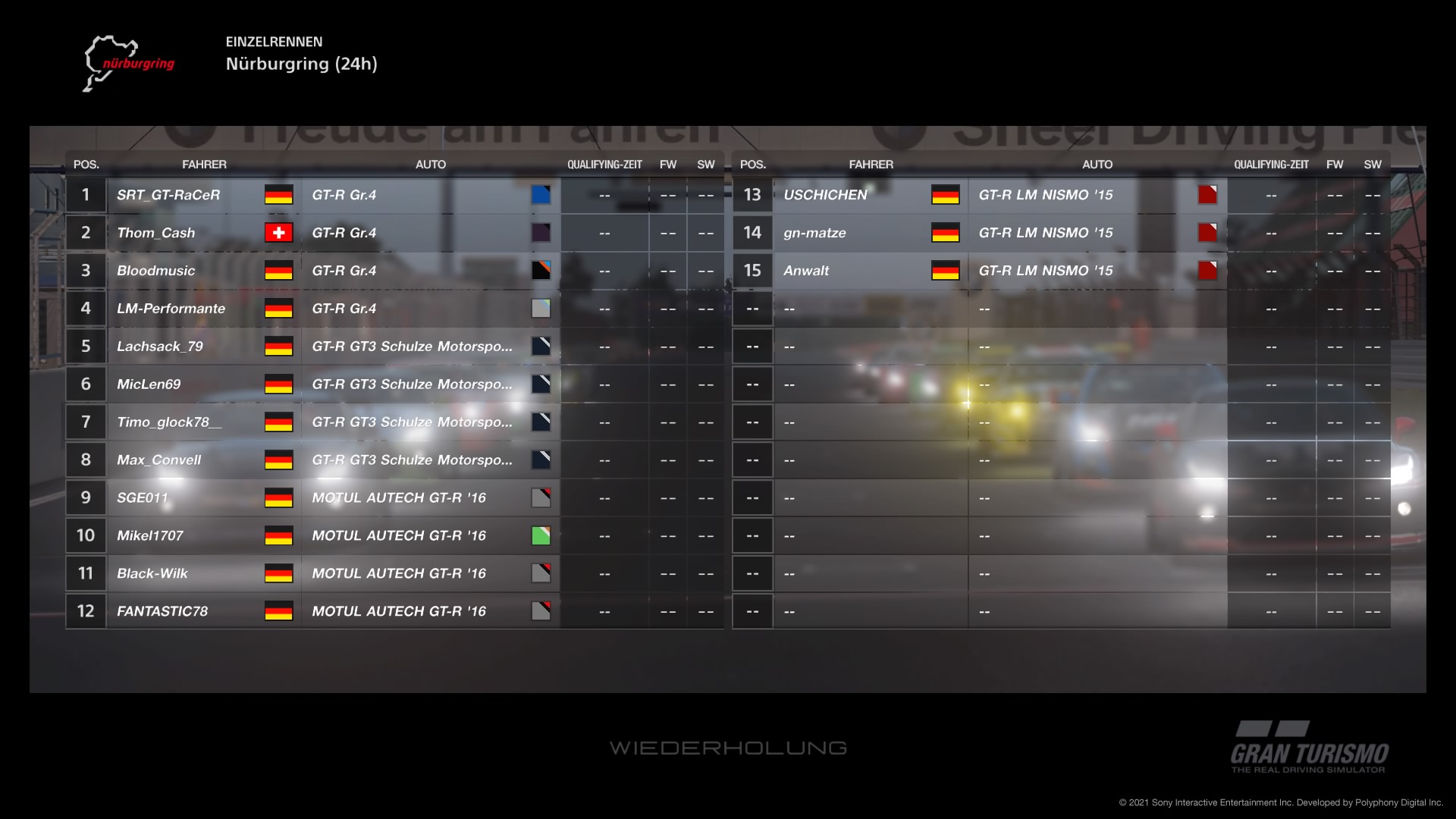Select the Nürburgring (24h) title
Image resolution: width=1456 pixels, height=819 pixels.
[x=302, y=64]
